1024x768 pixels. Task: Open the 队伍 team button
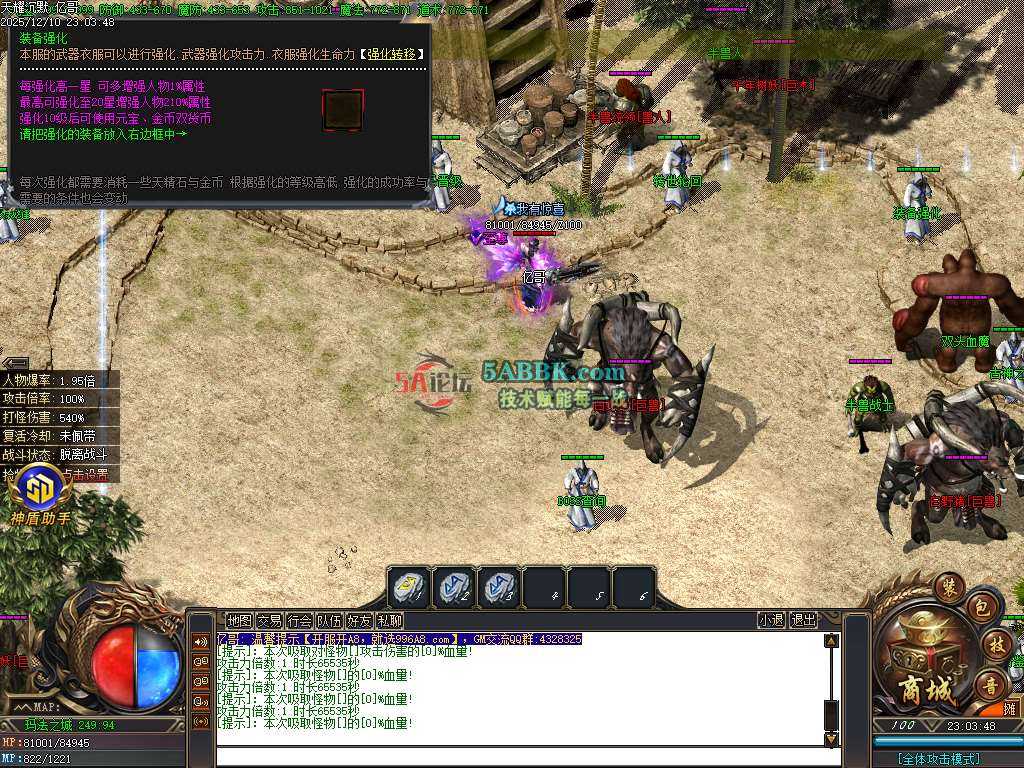click(x=329, y=620)
